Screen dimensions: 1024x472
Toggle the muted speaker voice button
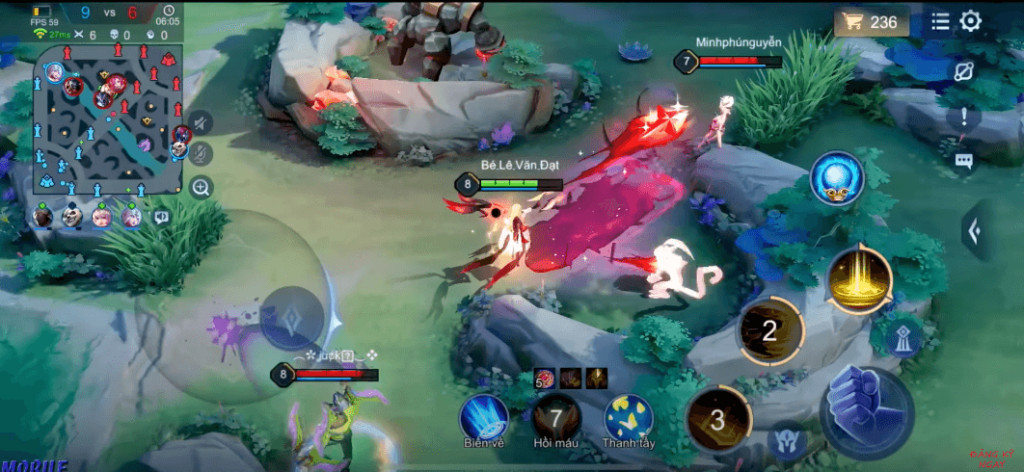point(202,122)
